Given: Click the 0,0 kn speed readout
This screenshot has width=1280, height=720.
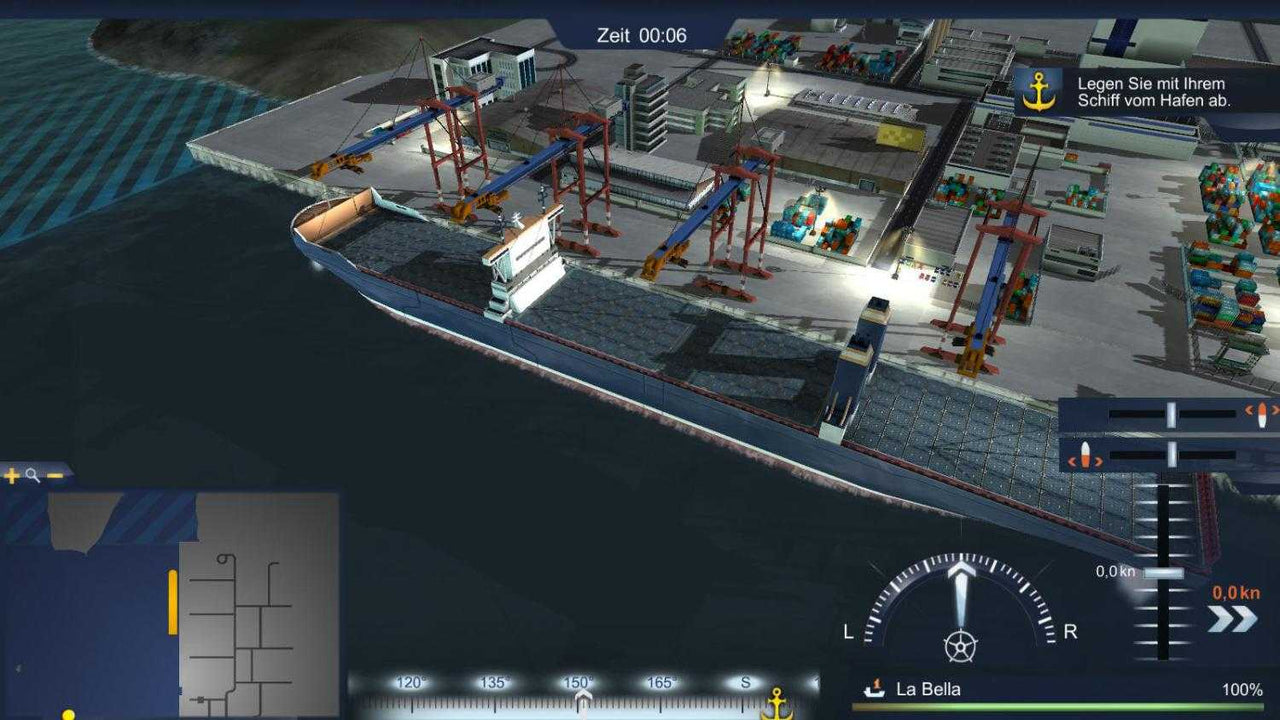Looking at the screenshot, I should point(1114,572).
